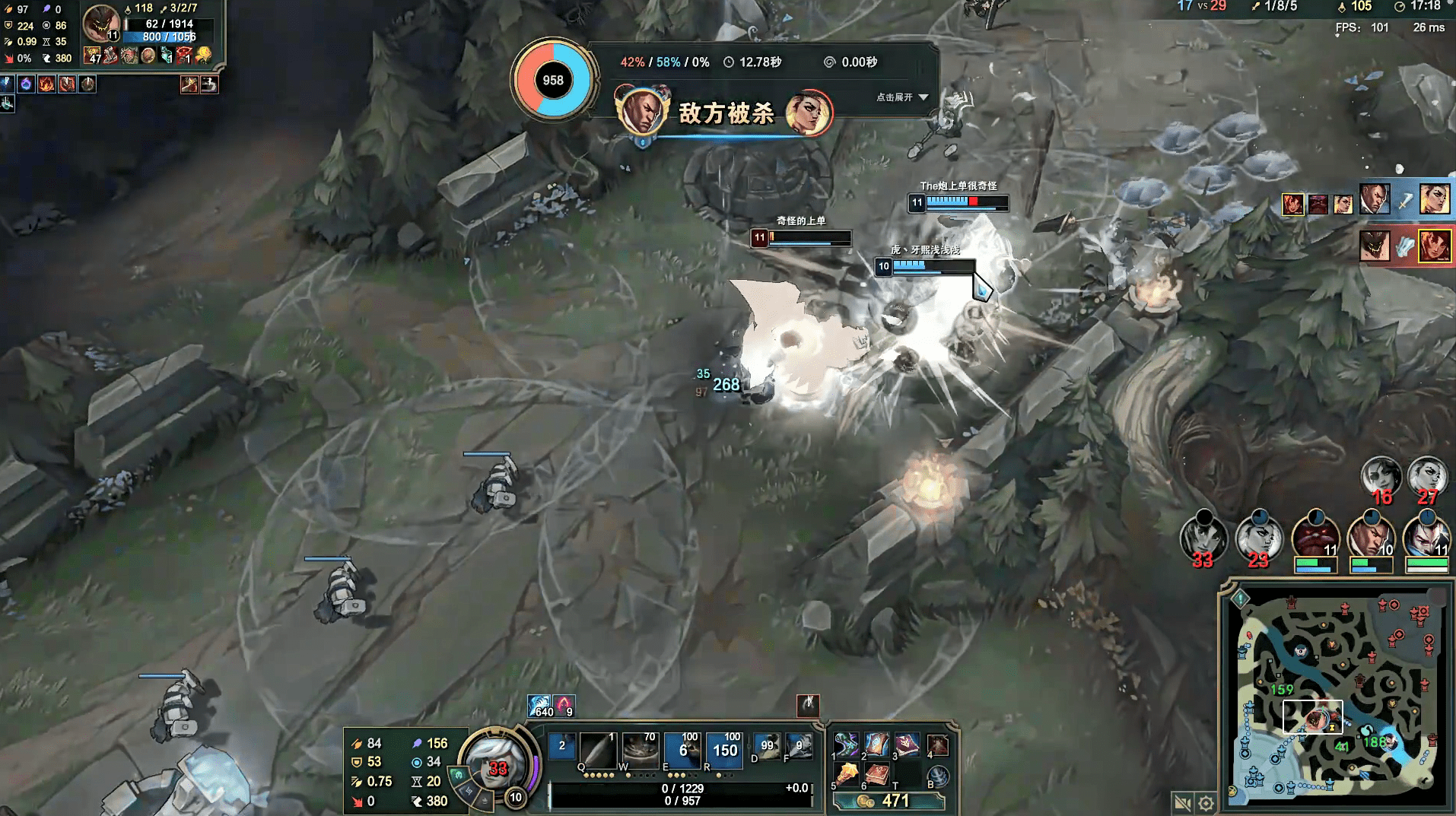Select the level 10 ally portrait above minimap
The height and width of the screenshot is (816, 1456).
tap(1370, 536)
